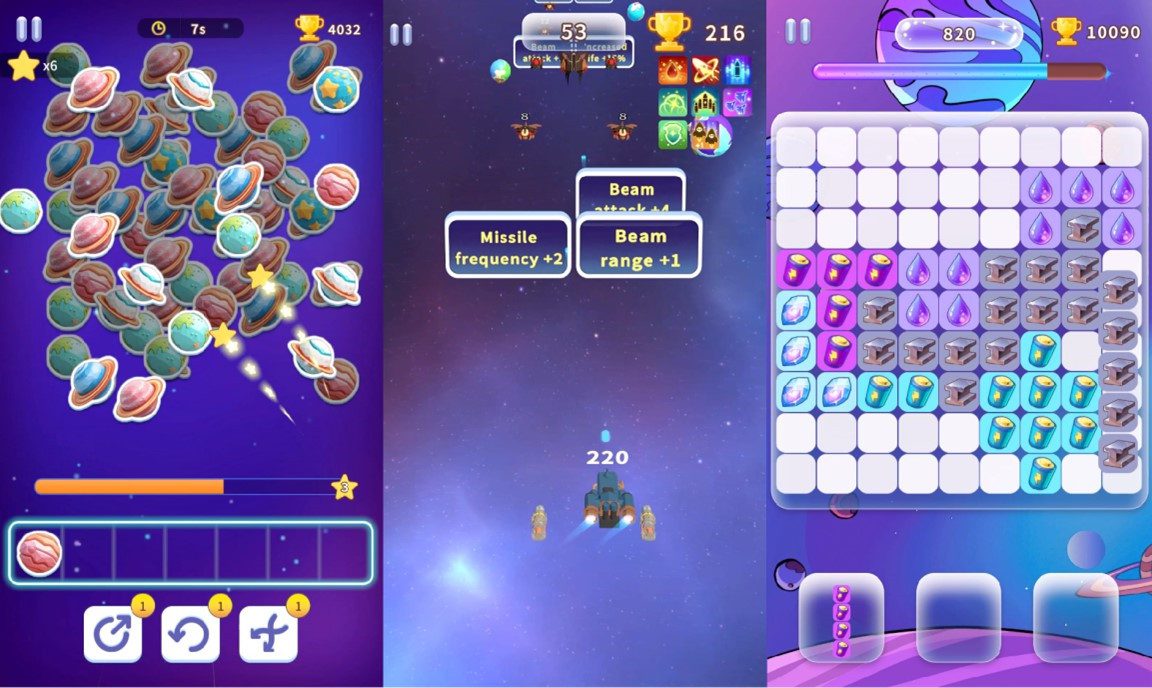Select the blue rocket skill icon
This screenshot has height=688, width=1152.
[x=737, y=71]
